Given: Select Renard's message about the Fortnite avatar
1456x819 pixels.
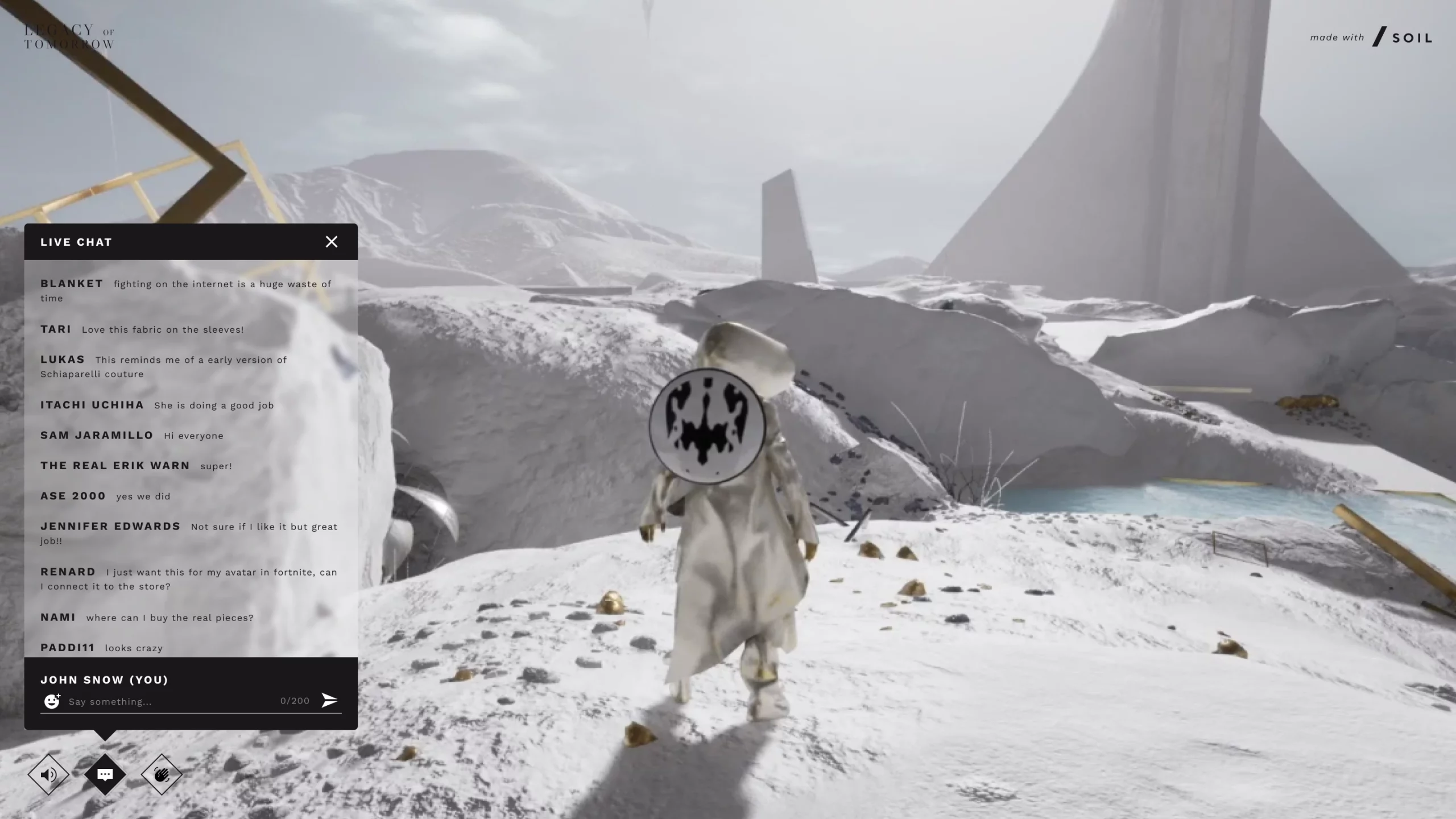Looking at the screenshot, I should [221, 579].
